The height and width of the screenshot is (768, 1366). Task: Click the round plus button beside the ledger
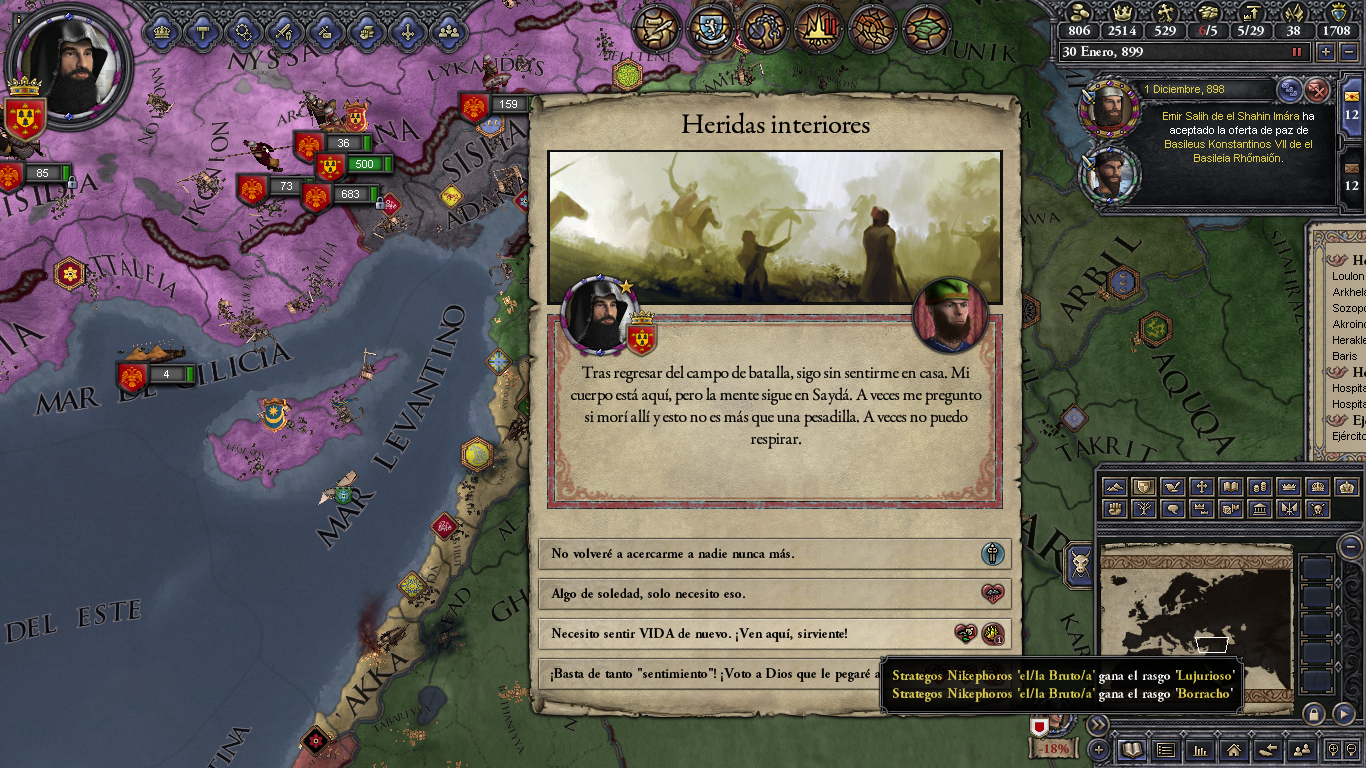pos(1098,750)
